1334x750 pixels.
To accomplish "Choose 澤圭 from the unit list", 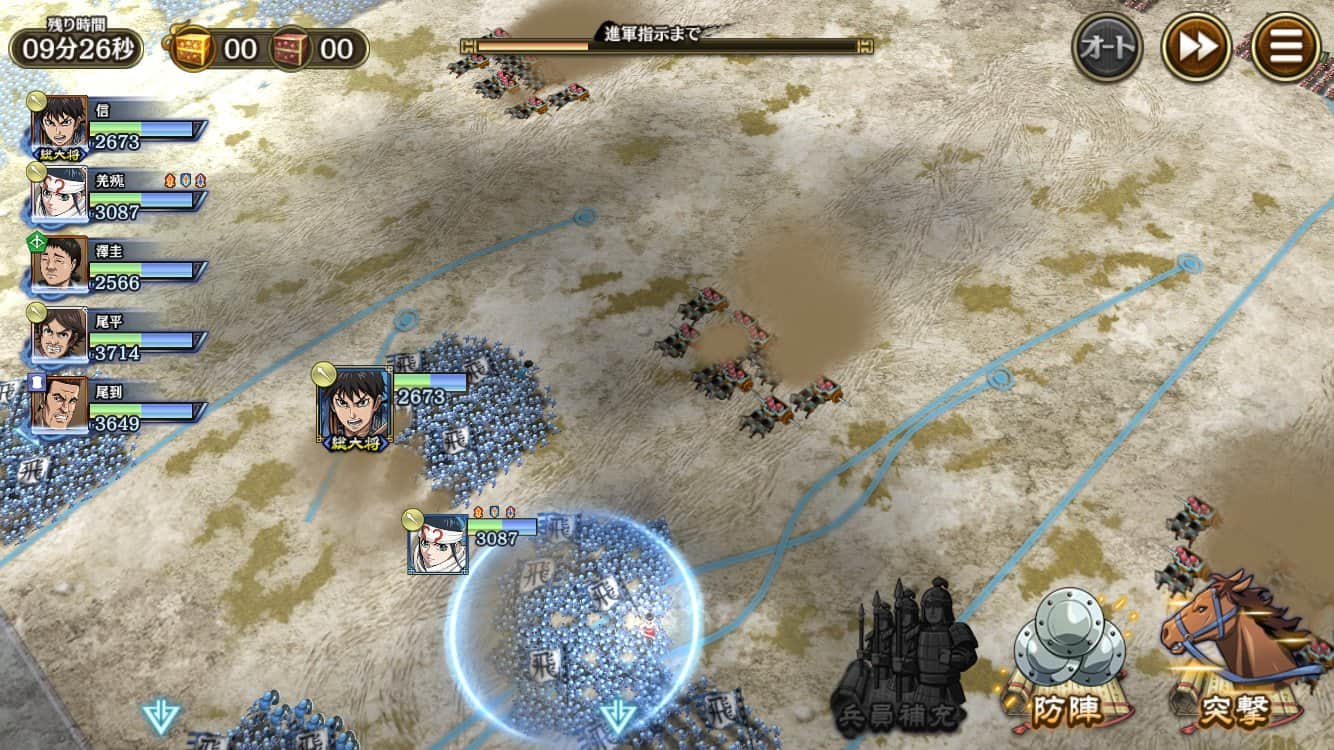I will (60, 264).
